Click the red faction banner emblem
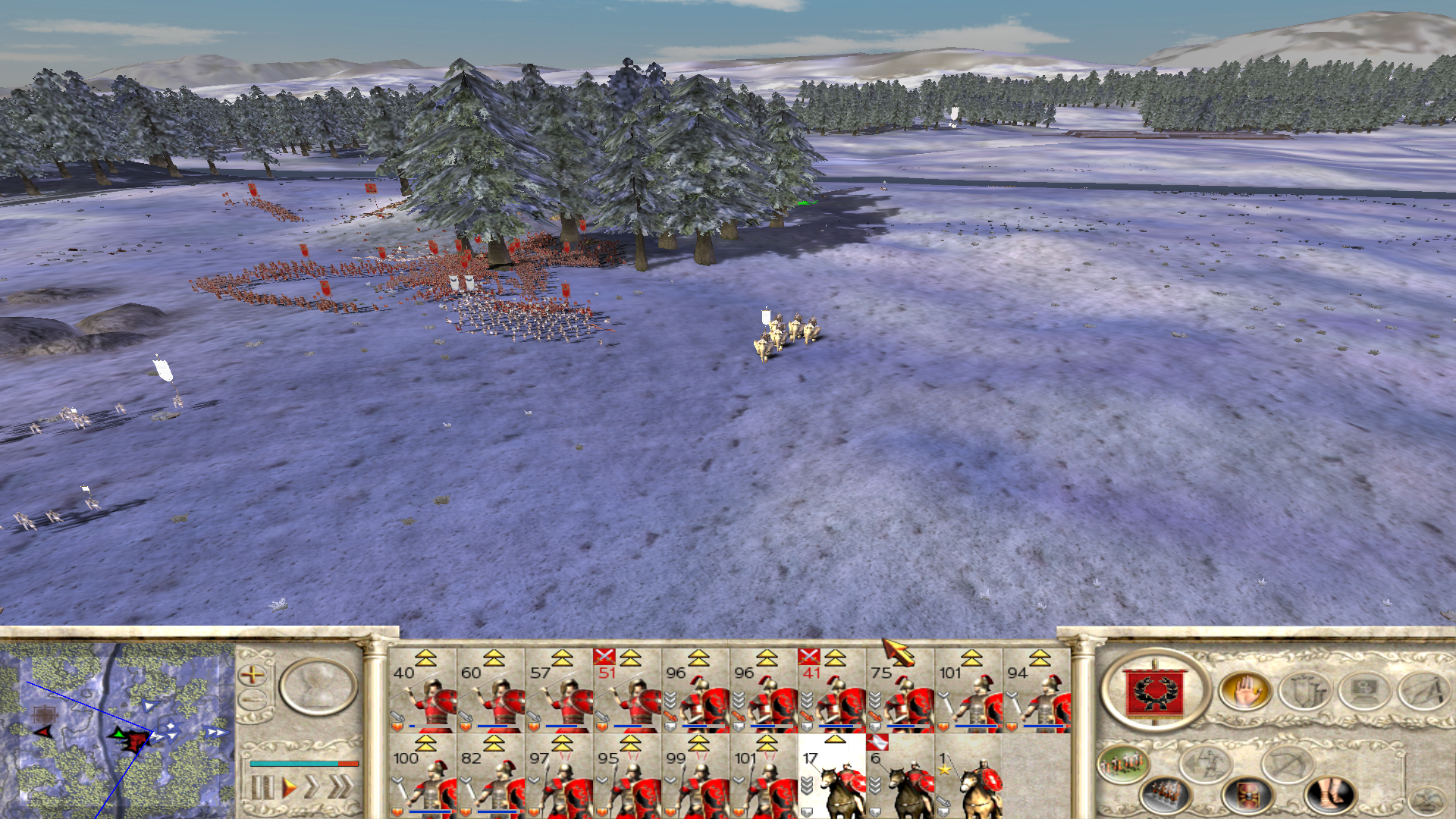 pos(1153,690)
